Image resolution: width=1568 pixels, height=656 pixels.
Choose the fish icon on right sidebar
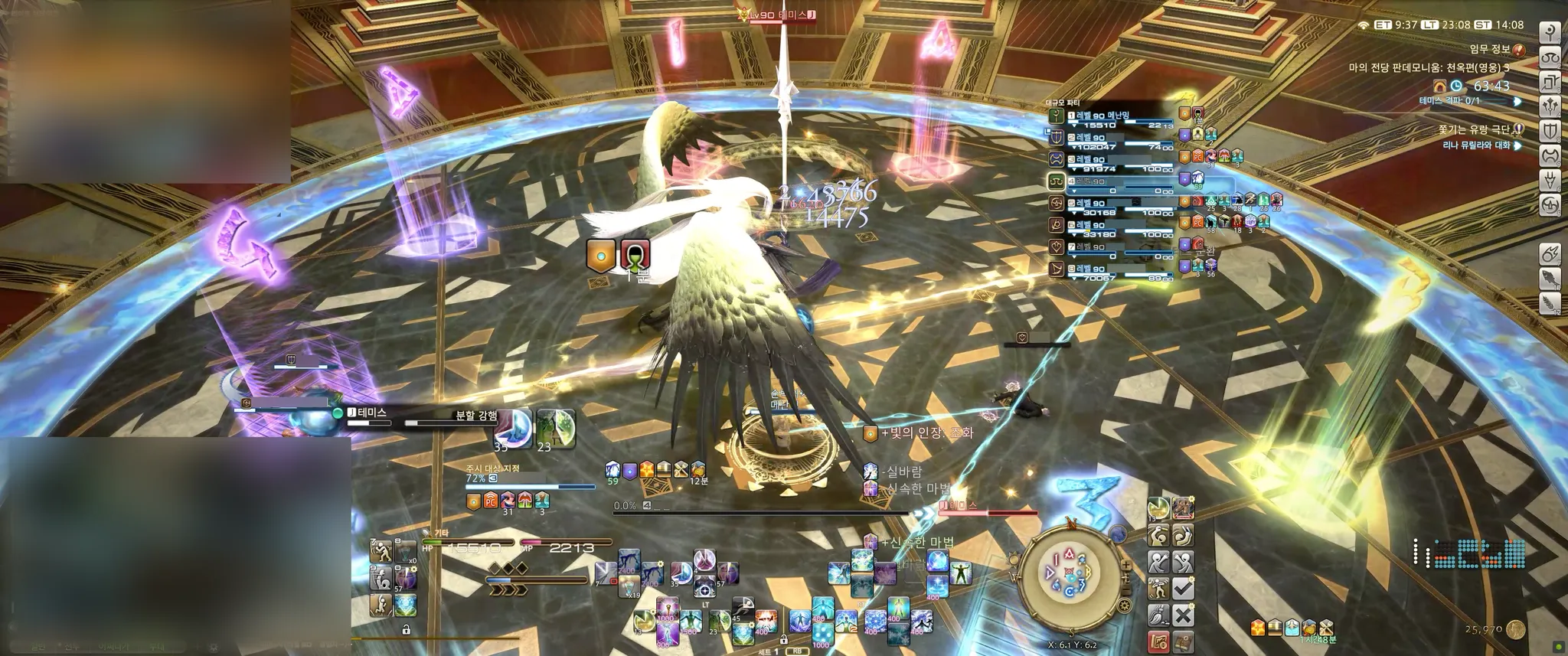click(1550, 279)
